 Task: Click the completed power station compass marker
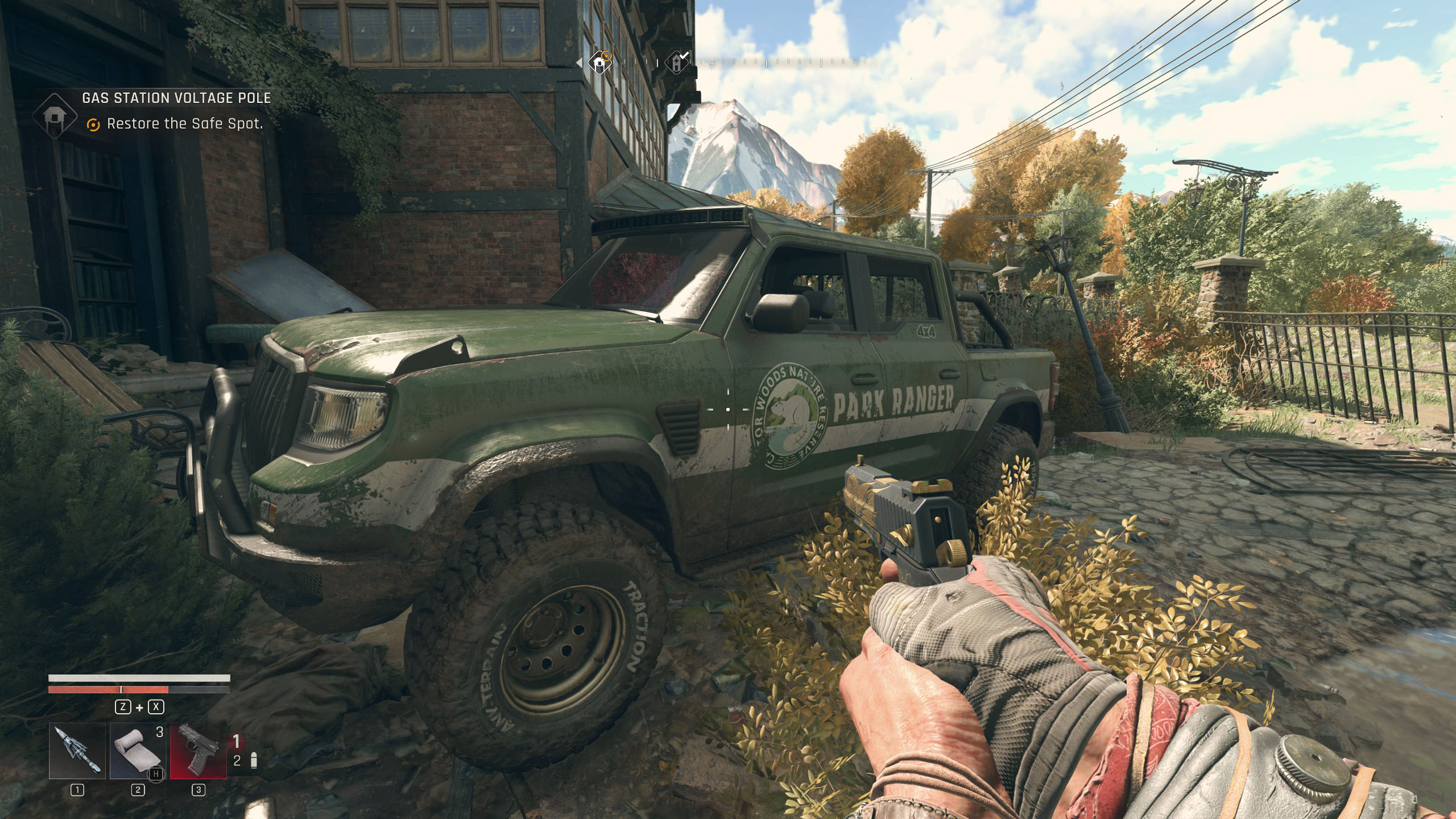677,63
